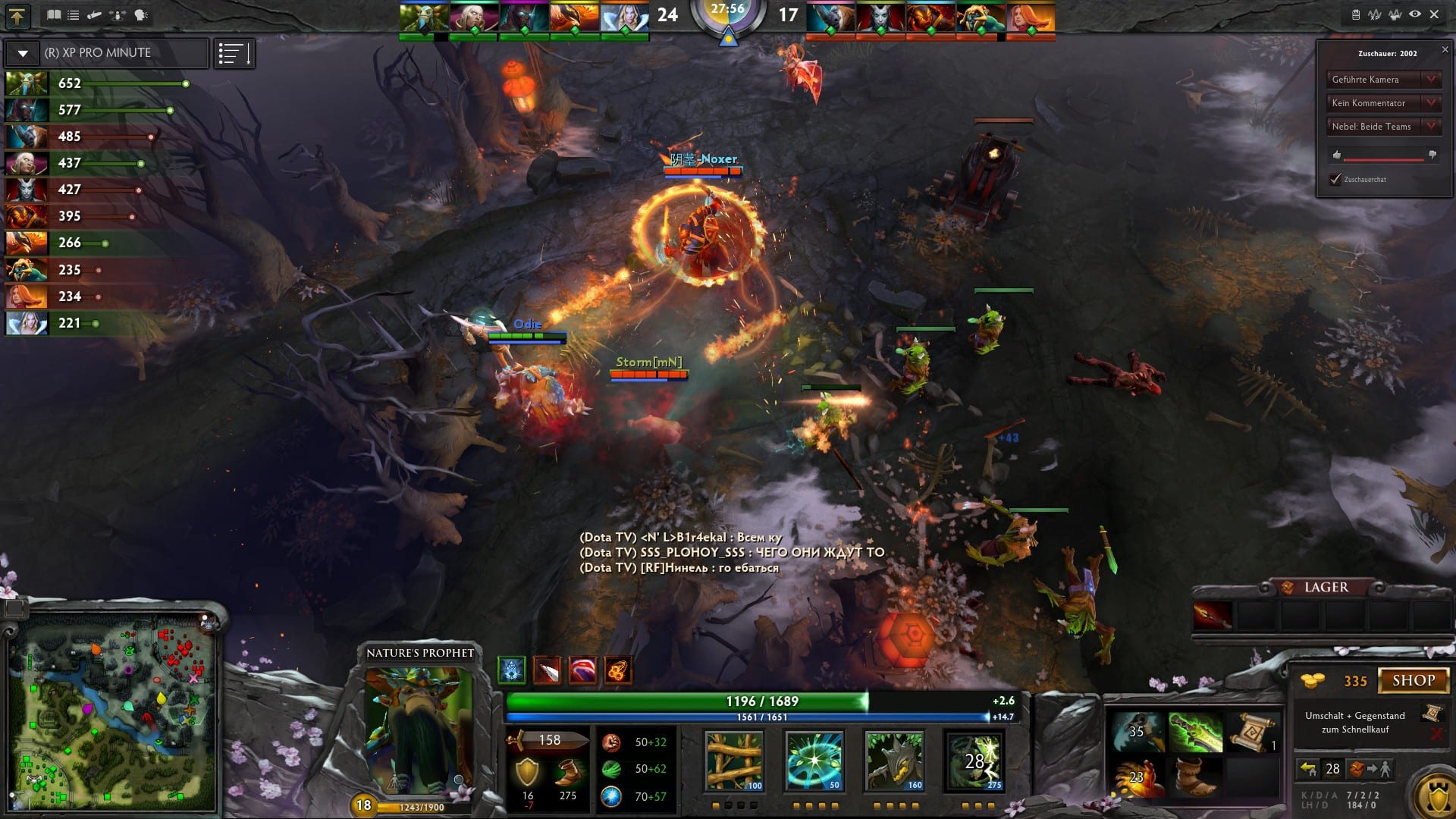Open the XP graph icon in top bar
This screenshot has height=819, width=1456.
1375,14
